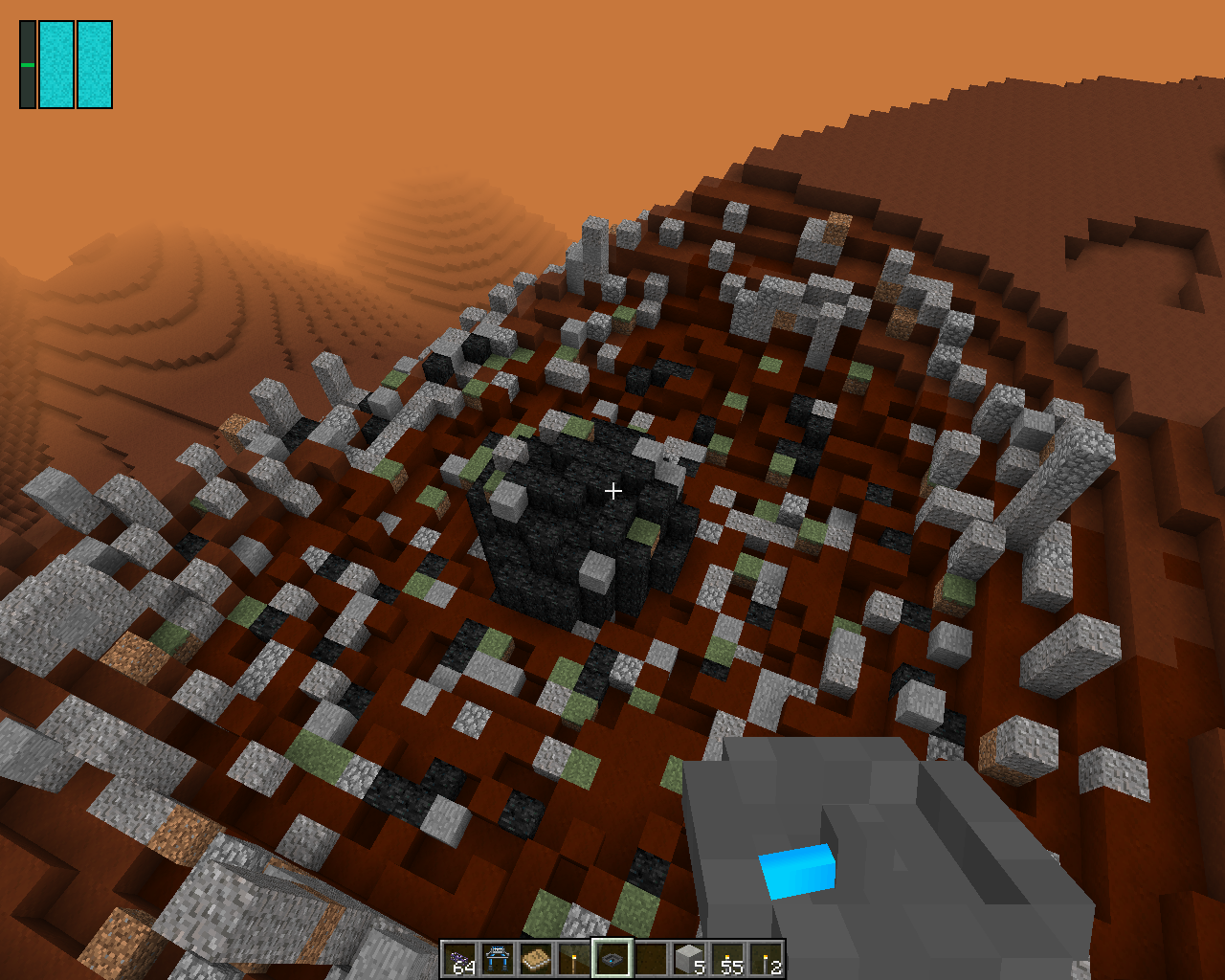Select the blue machine item in the second hotbar slot

498,960
